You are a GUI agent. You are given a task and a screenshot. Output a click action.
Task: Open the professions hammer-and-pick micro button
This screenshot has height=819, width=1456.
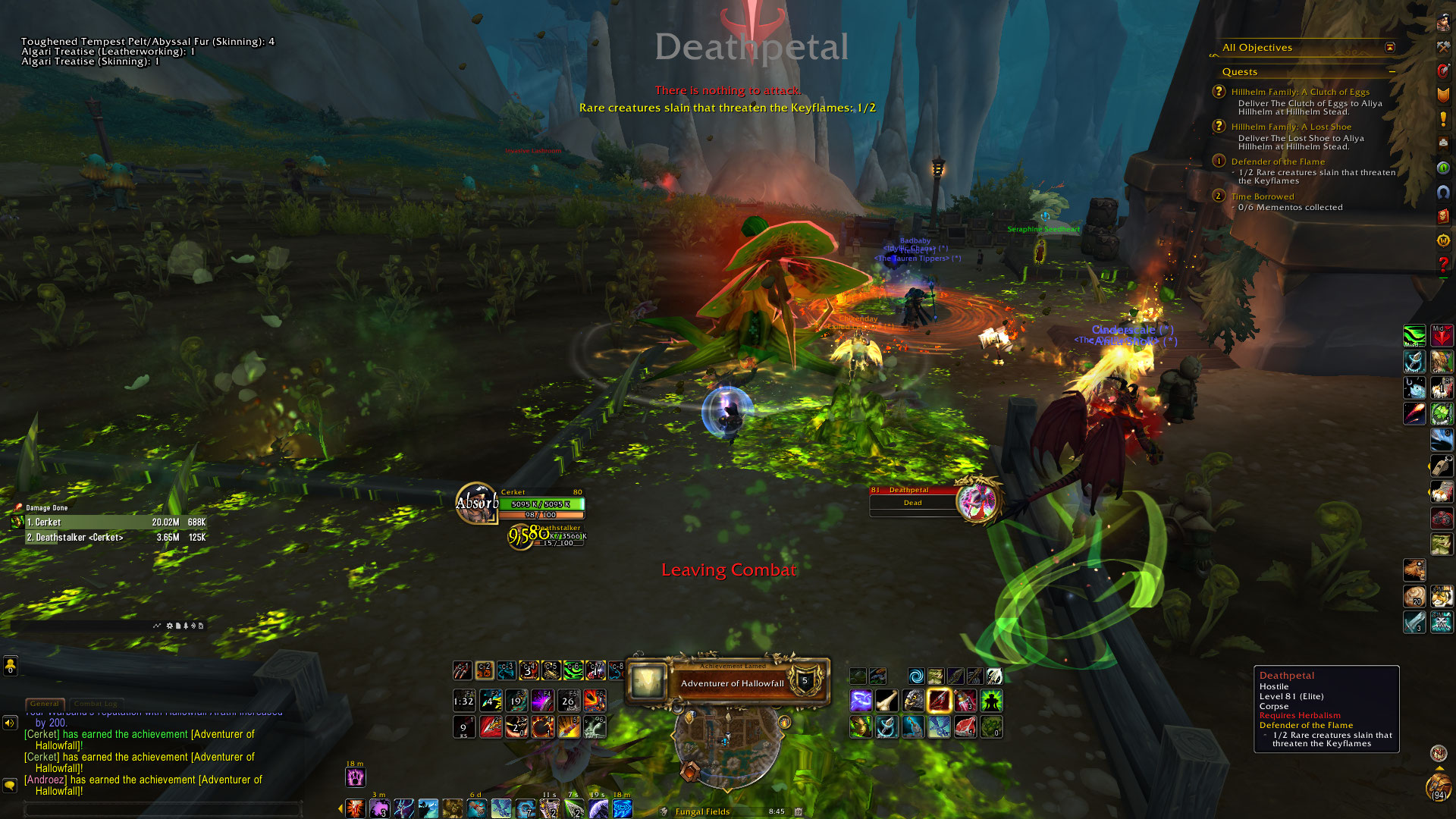pos(1442,46)
